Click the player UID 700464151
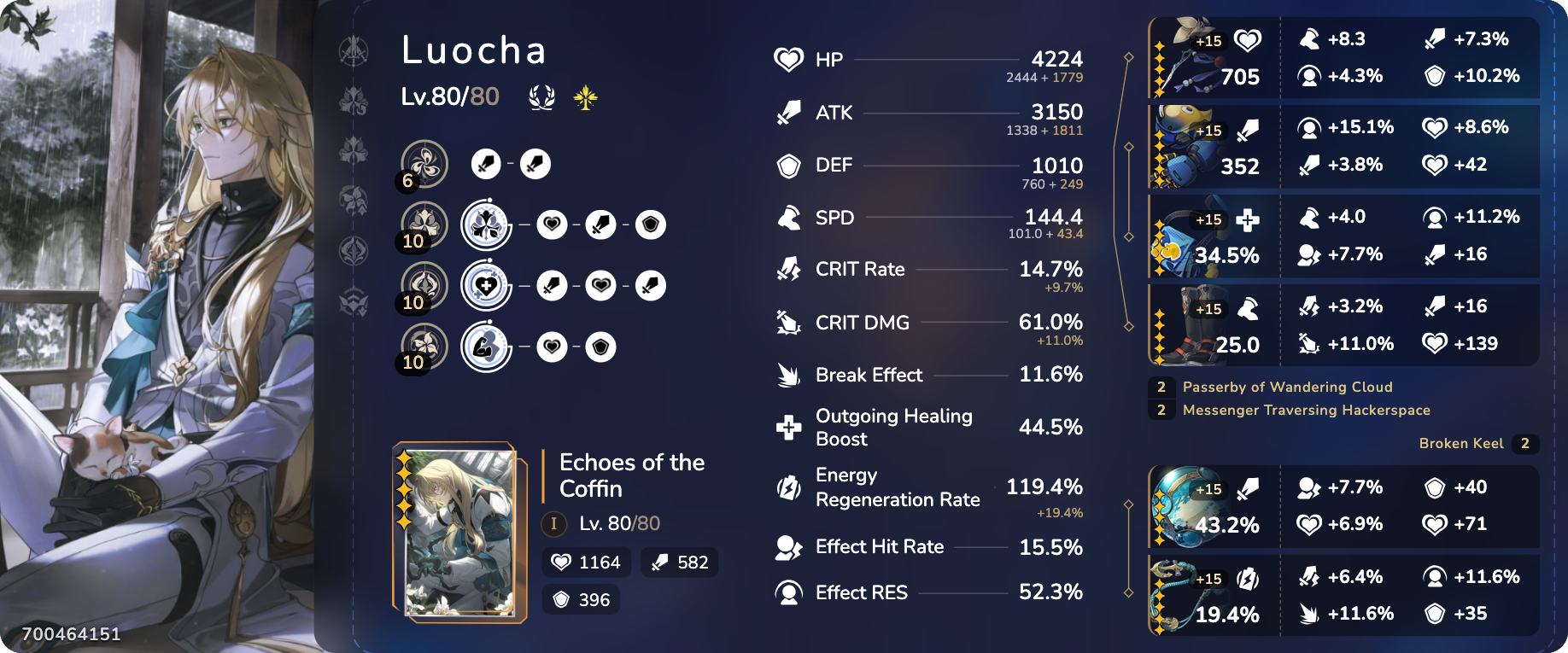 (72, 633)
